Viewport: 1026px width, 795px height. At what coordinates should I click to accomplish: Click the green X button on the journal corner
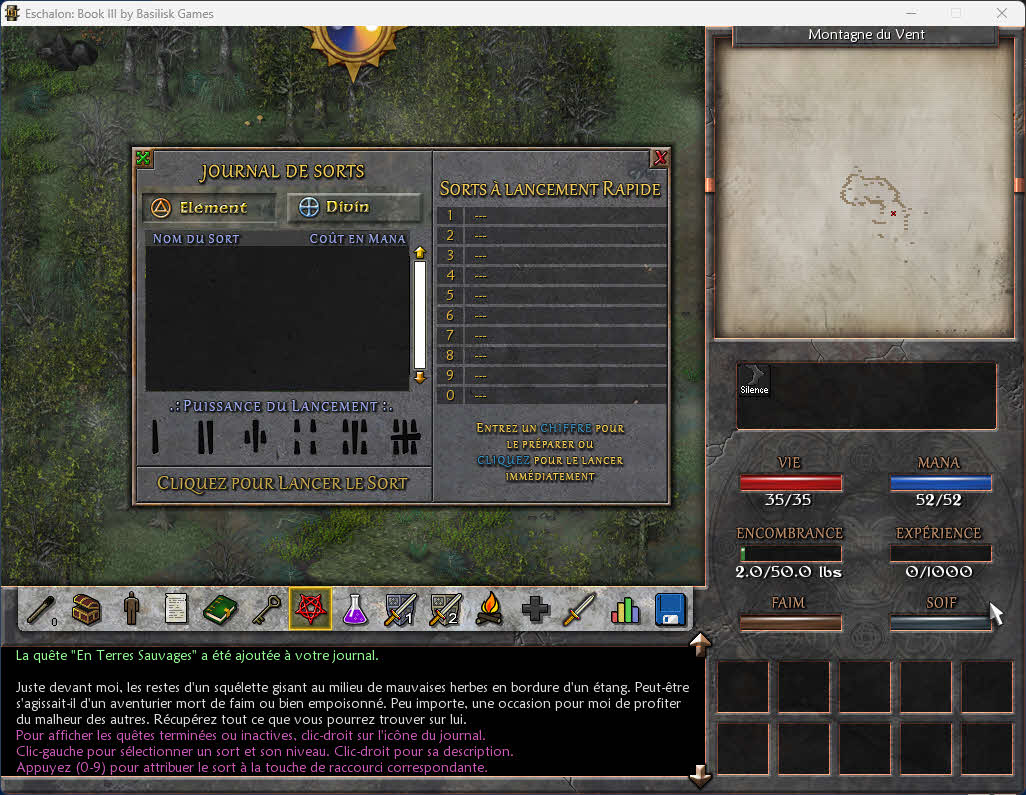click(144, 158)
